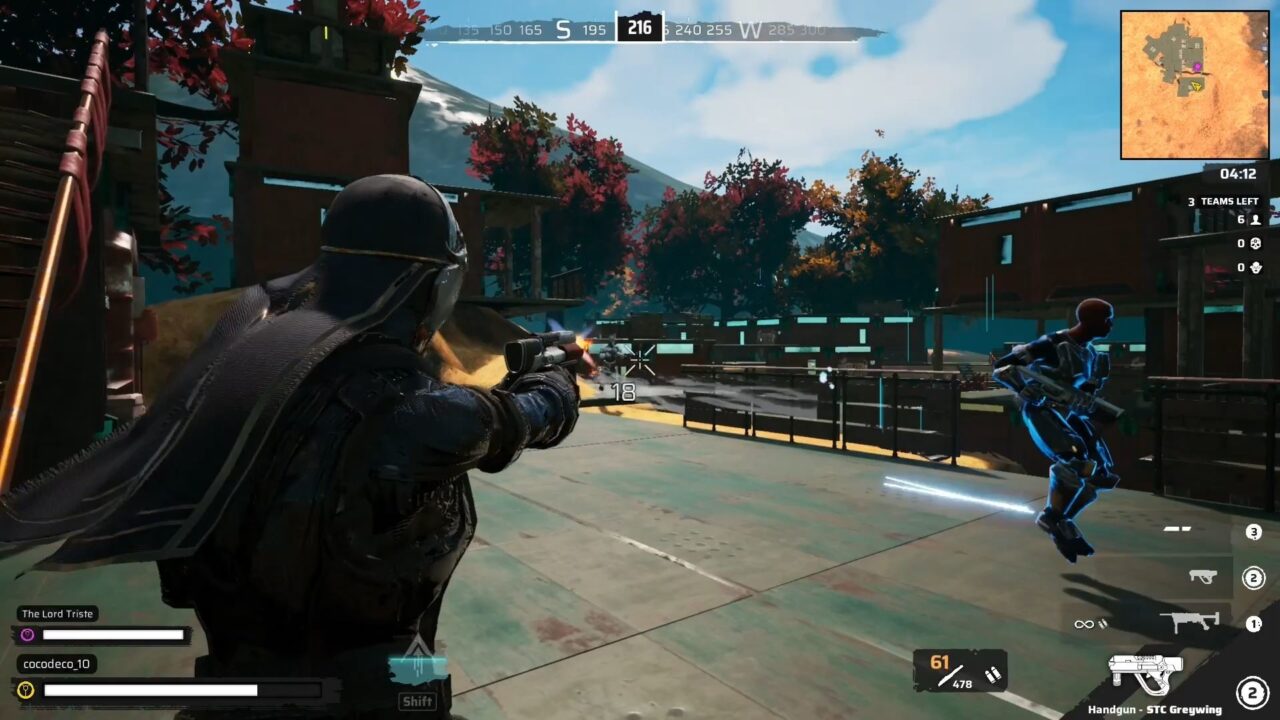Screen dimensions: 1280x720
Task: Select the pistol icon in weapon slot 2
Action: click(1202, 576)
